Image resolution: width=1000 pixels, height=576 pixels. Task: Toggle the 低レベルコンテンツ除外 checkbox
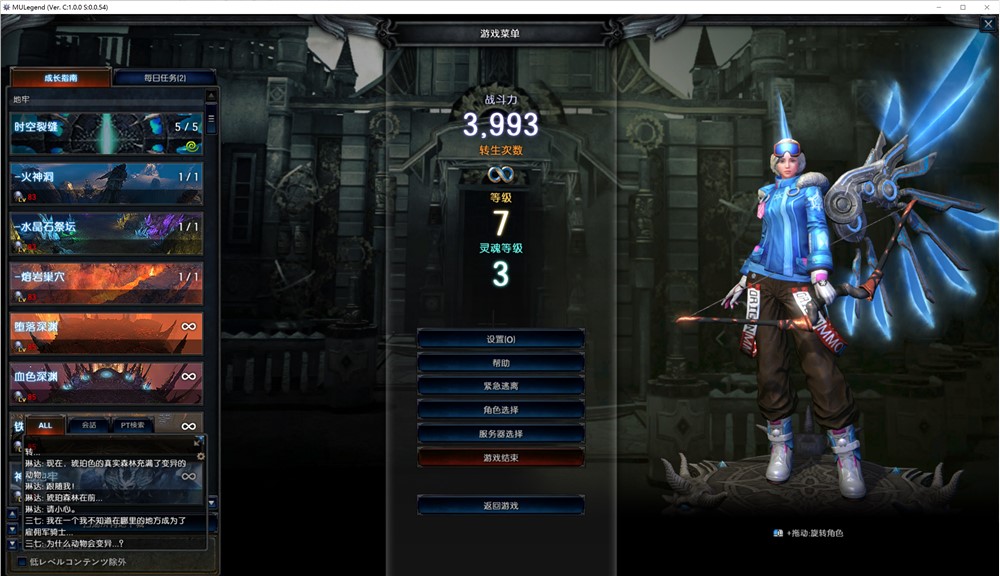pyautogui.click(x=23, y=562)
